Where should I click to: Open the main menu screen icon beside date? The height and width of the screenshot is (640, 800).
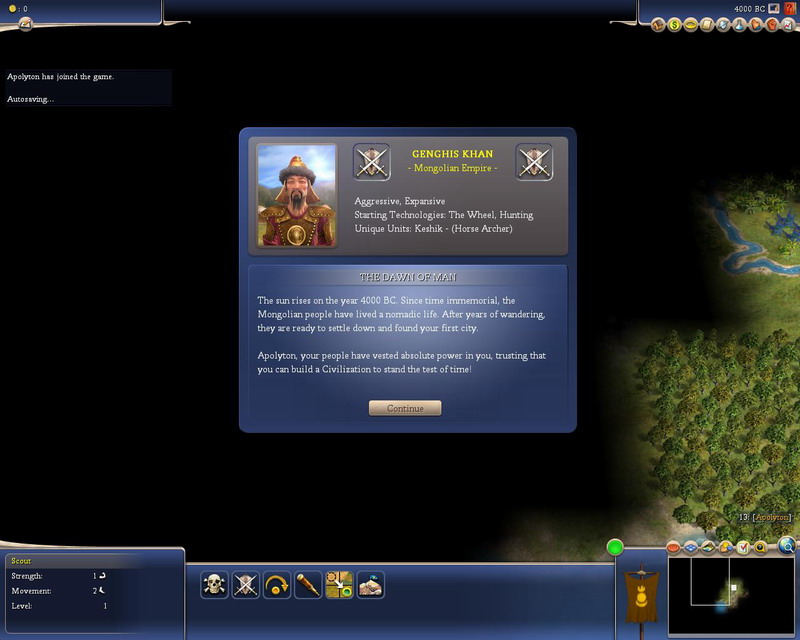click(773, 8)
